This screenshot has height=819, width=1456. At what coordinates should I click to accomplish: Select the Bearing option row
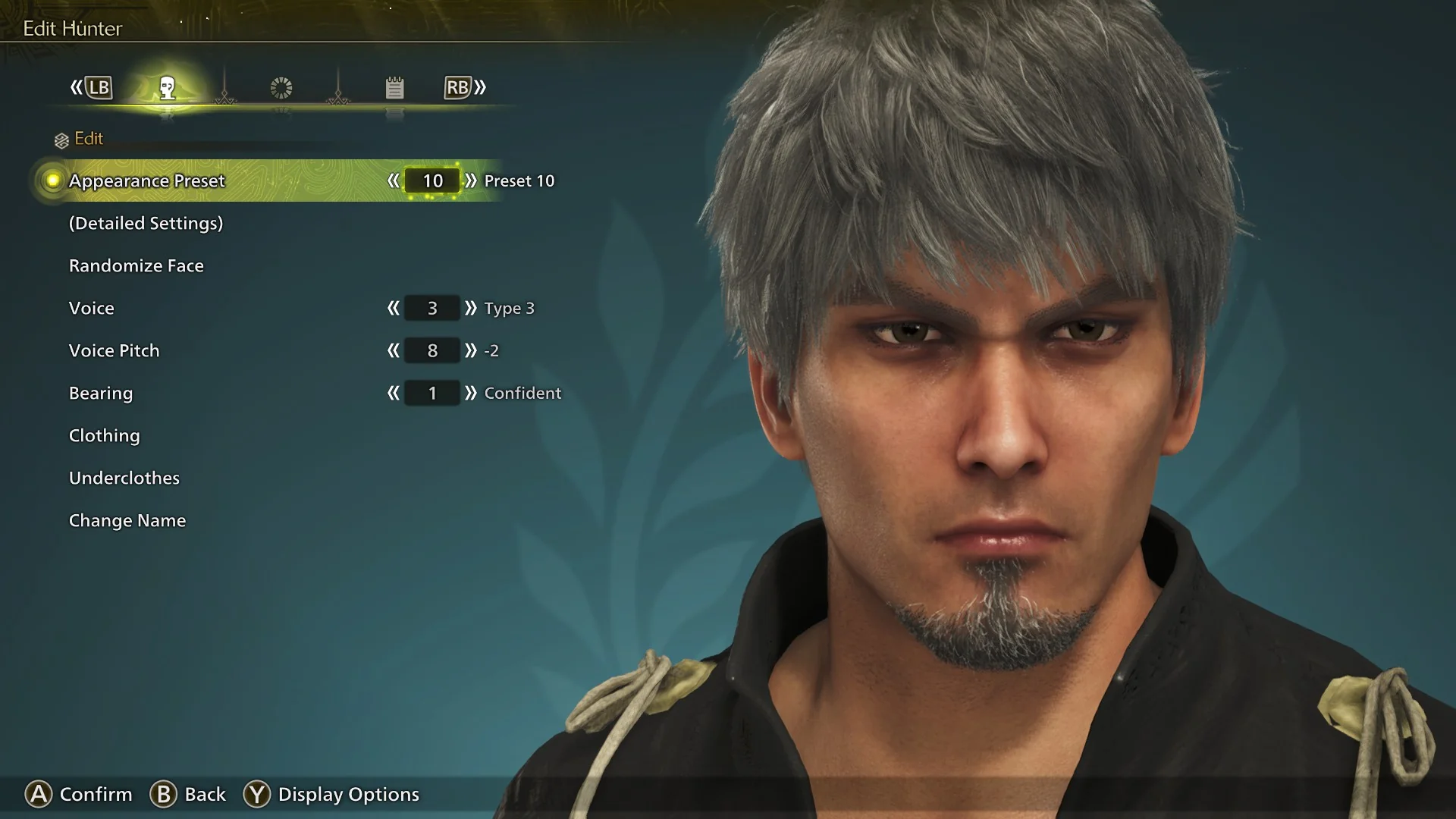click(x=101, y=393)
